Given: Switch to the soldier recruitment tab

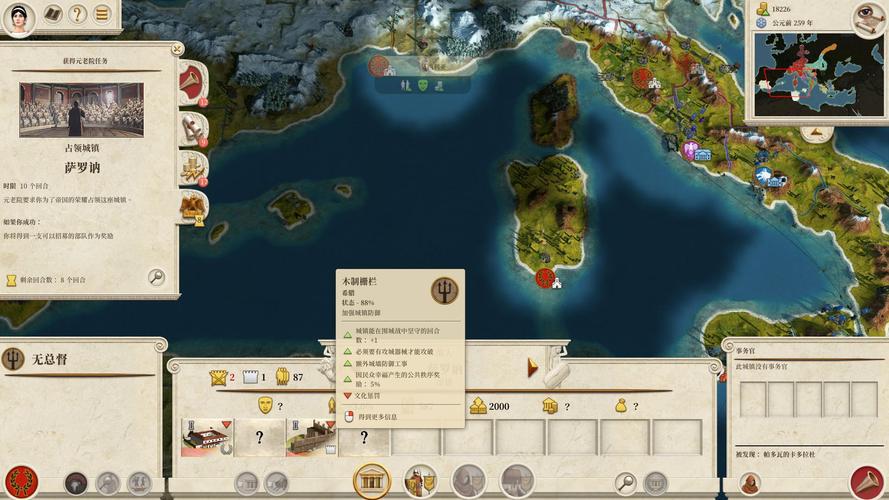Looking at the screenshot, I should pos(420,481).
